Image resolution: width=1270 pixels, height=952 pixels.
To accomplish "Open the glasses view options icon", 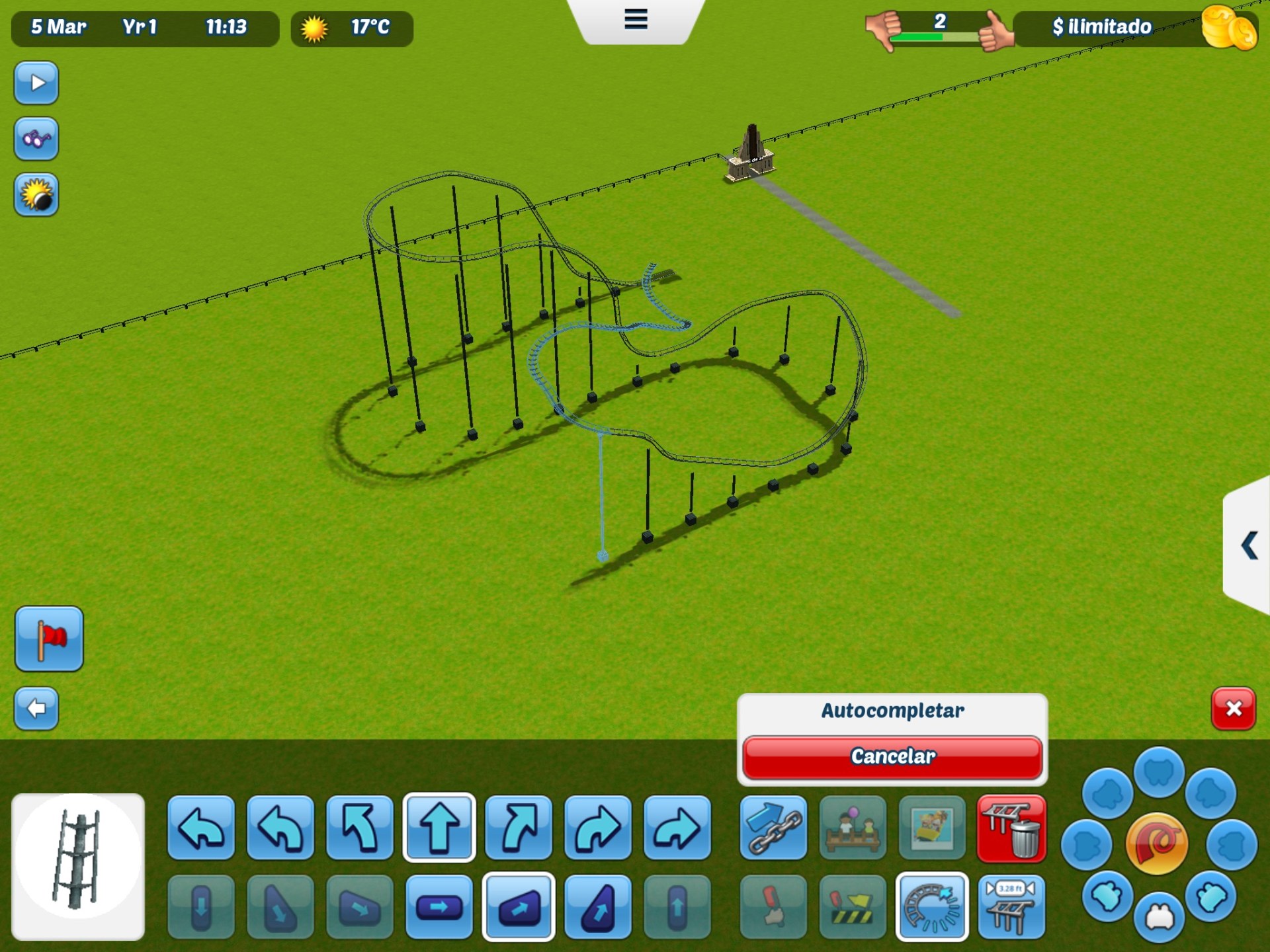I will (36, 139).
